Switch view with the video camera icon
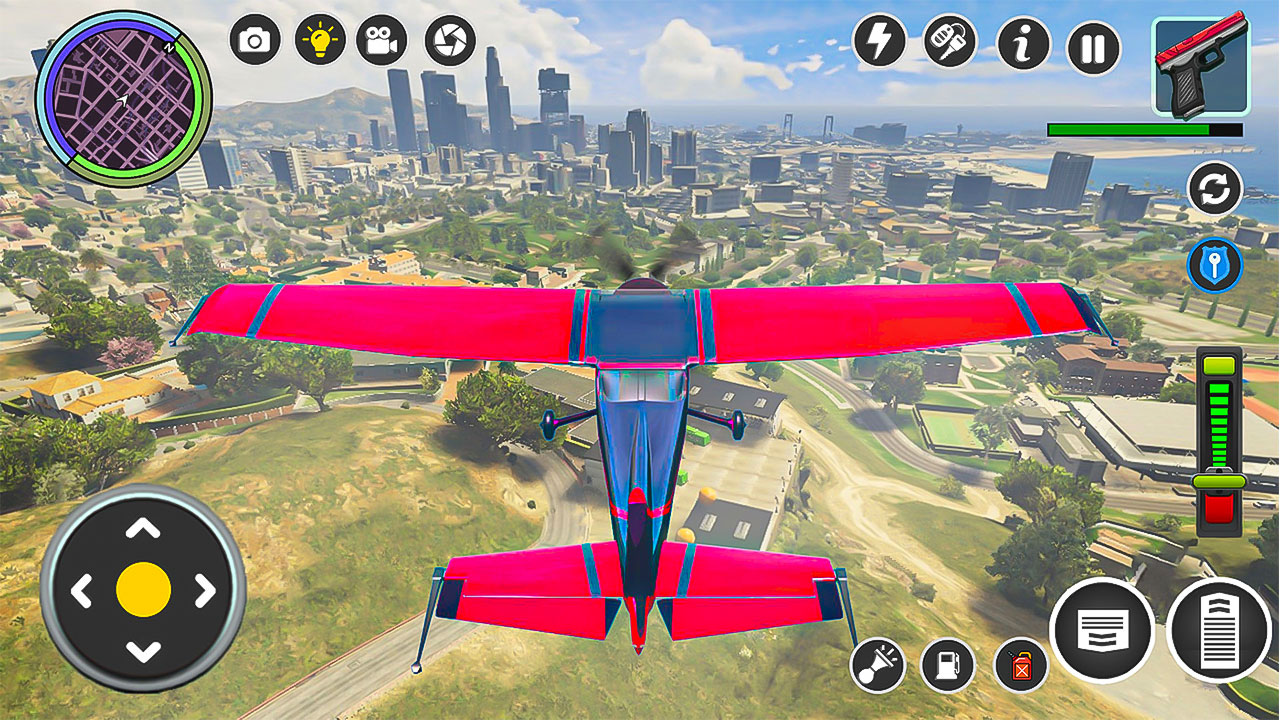This screenshot has height=720, width=1280. pyautogui.click(x=381, y=40)
